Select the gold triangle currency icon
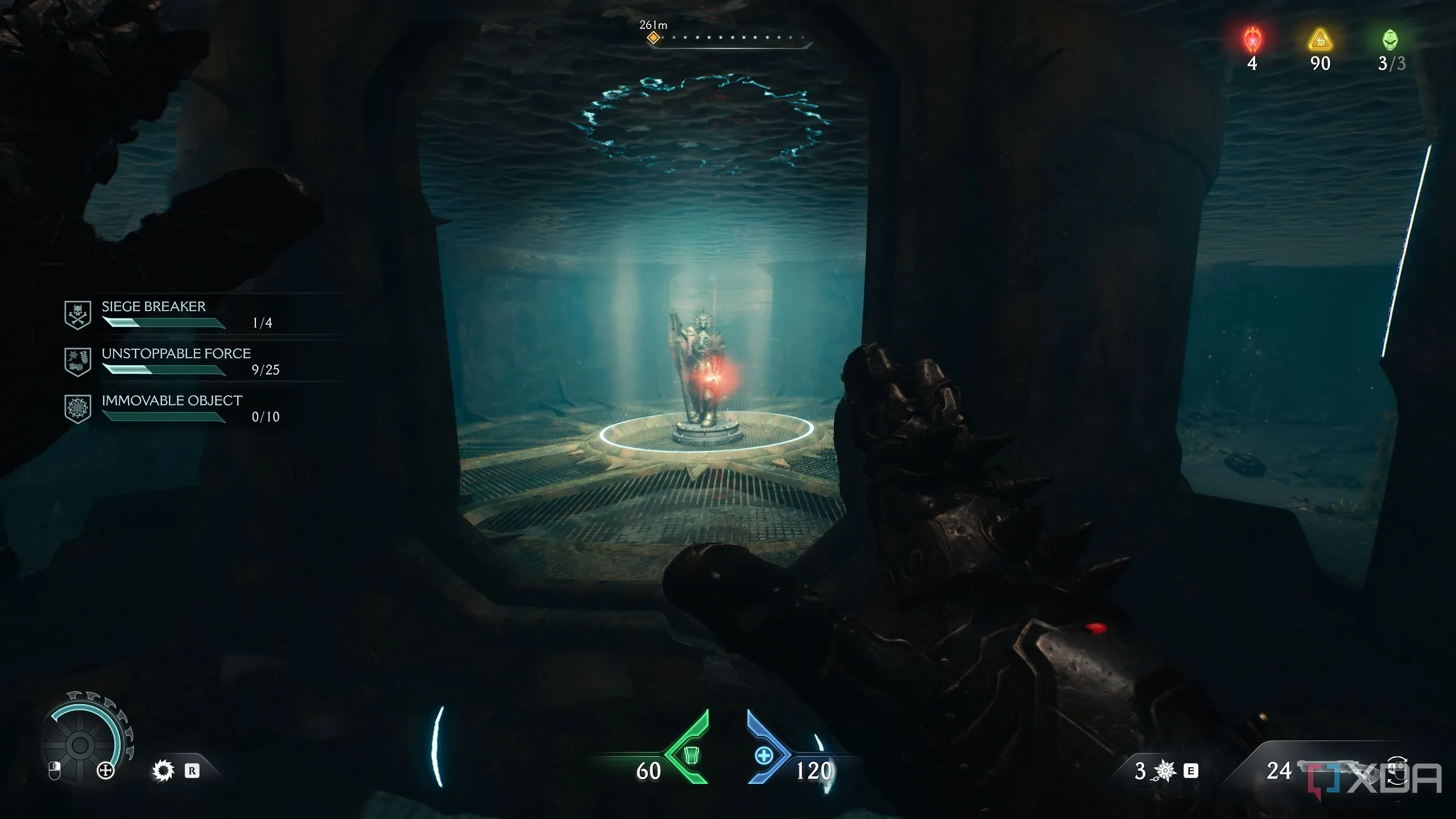The image size is (1456, 819). coord(1320,40)
